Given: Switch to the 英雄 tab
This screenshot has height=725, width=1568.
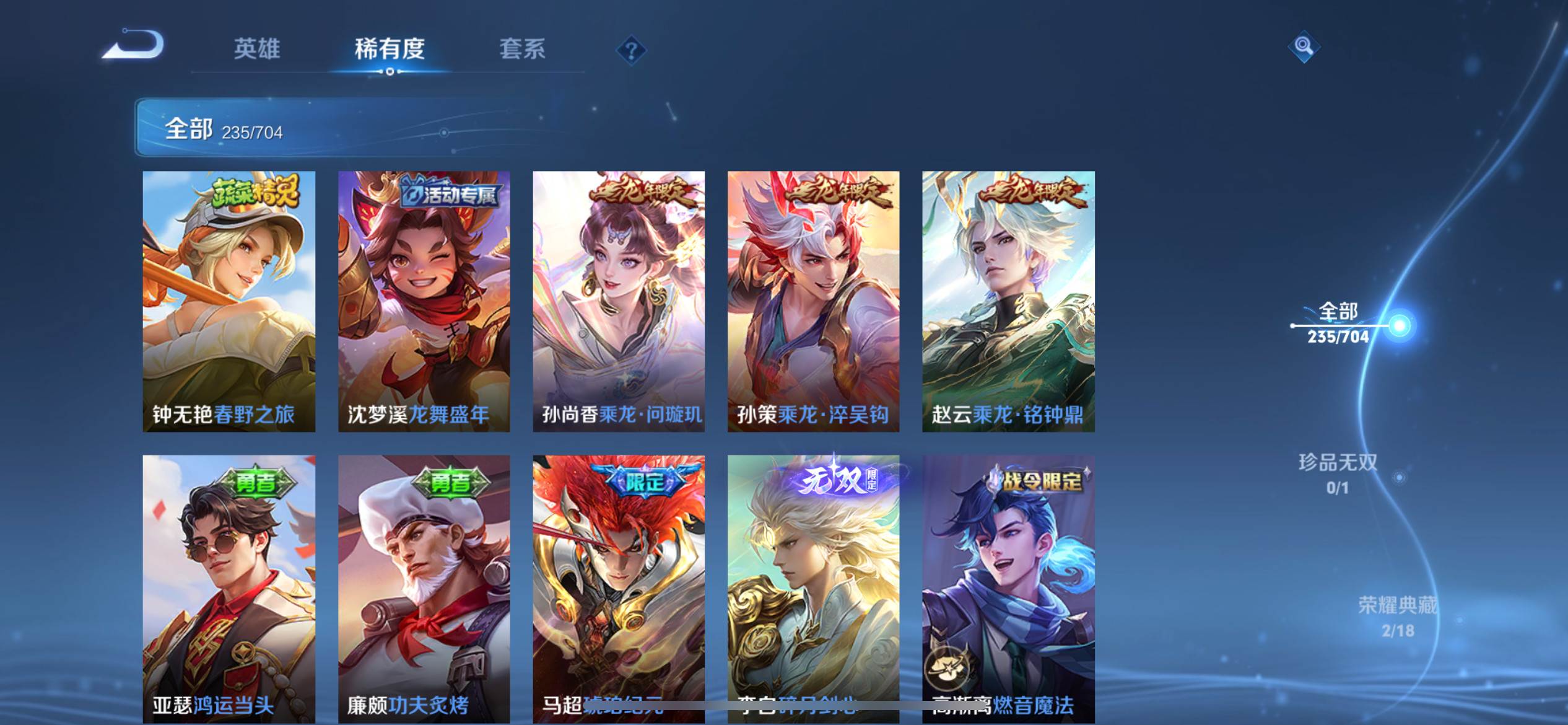Looking at the screenshot, I should coord(256,49).
